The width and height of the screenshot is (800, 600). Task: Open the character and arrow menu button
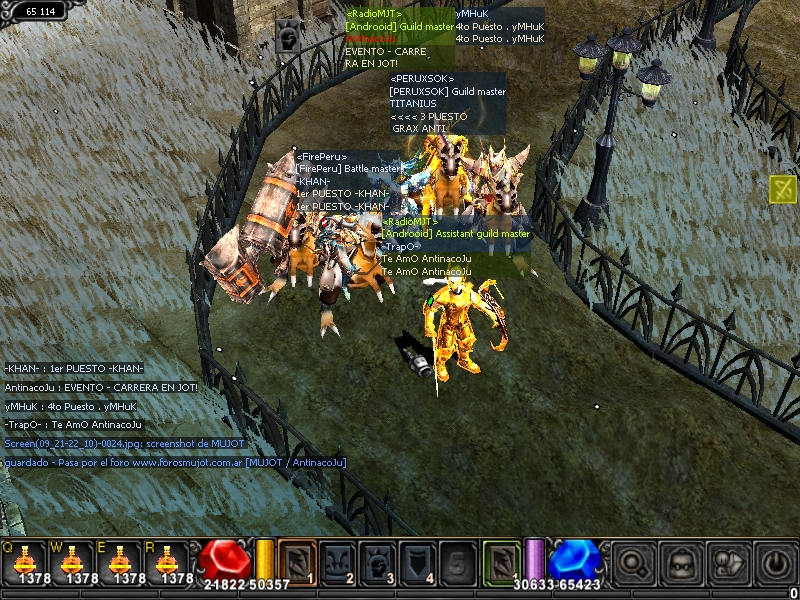coord(728,563)
